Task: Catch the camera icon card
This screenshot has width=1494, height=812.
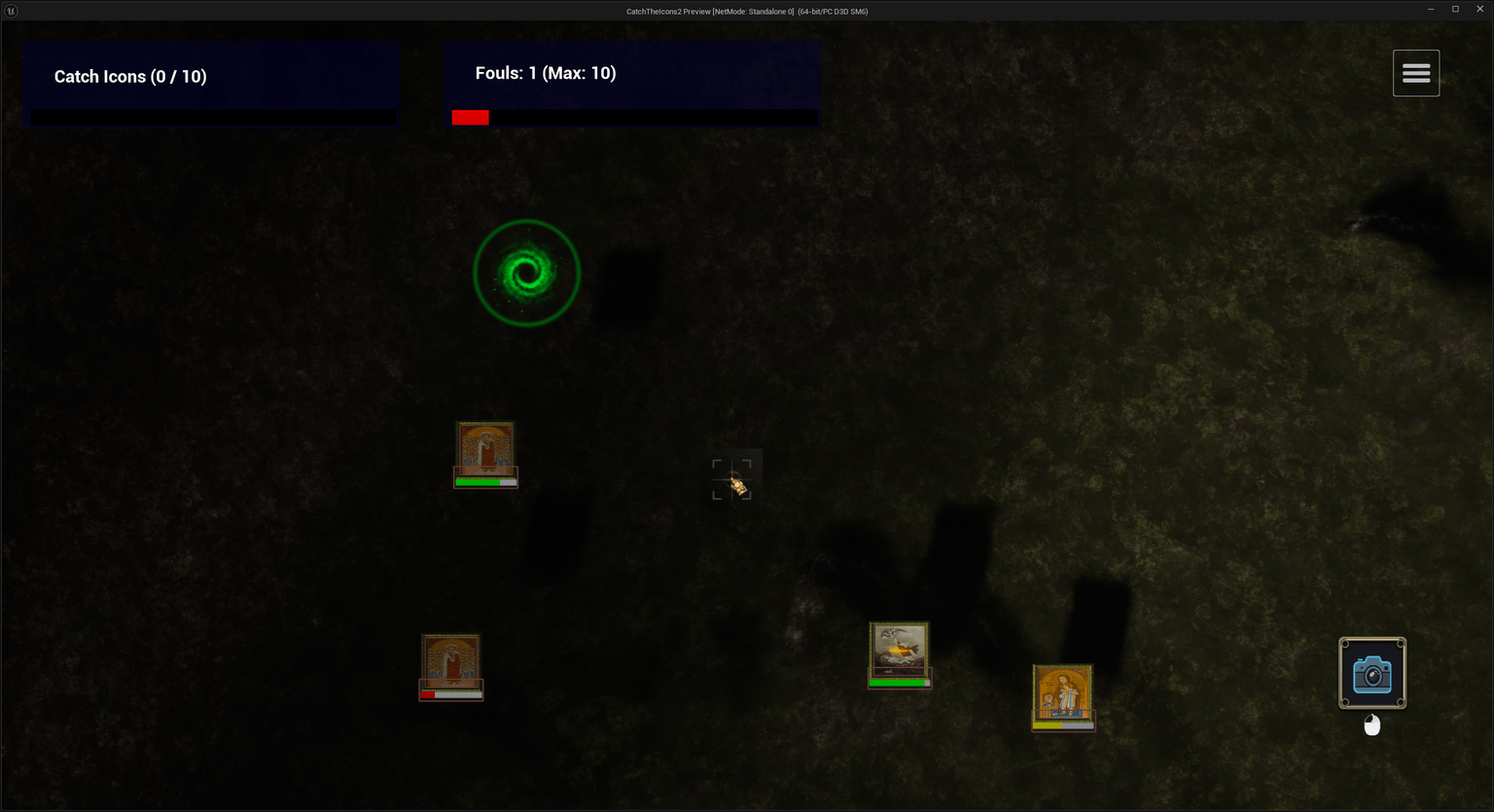Action: [x=1371, y=672]
